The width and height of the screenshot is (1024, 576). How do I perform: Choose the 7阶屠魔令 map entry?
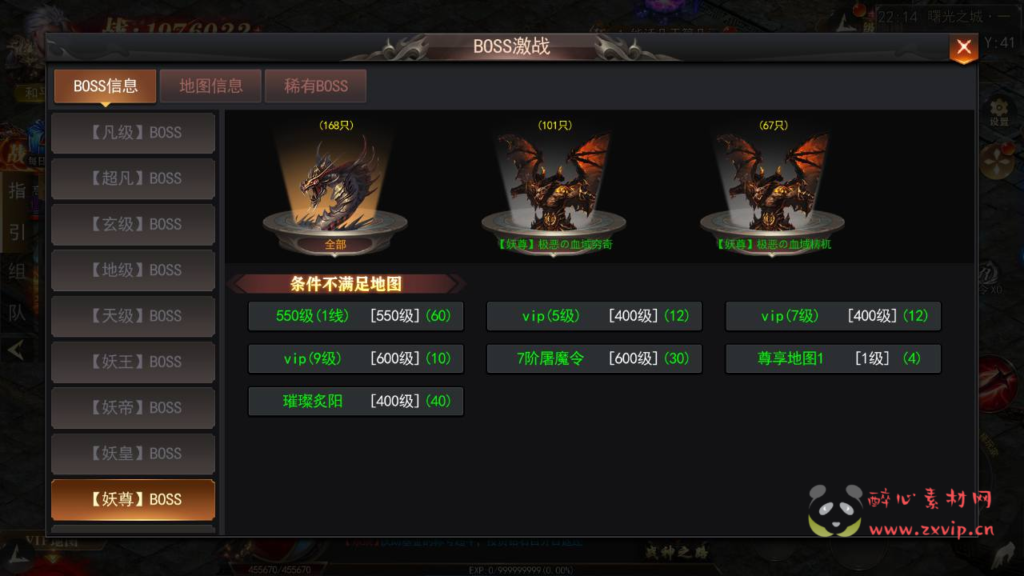(x=594, y=358)
